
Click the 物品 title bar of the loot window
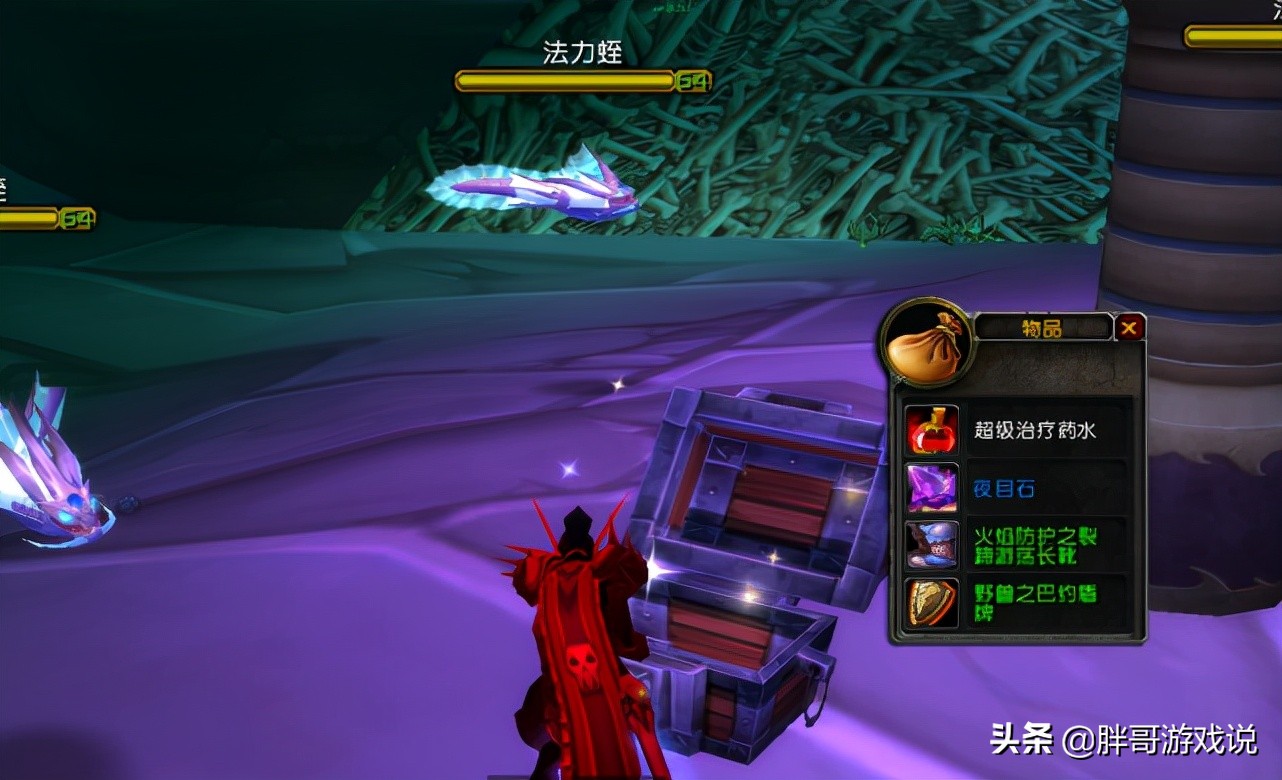click(x=1045, y=326)
